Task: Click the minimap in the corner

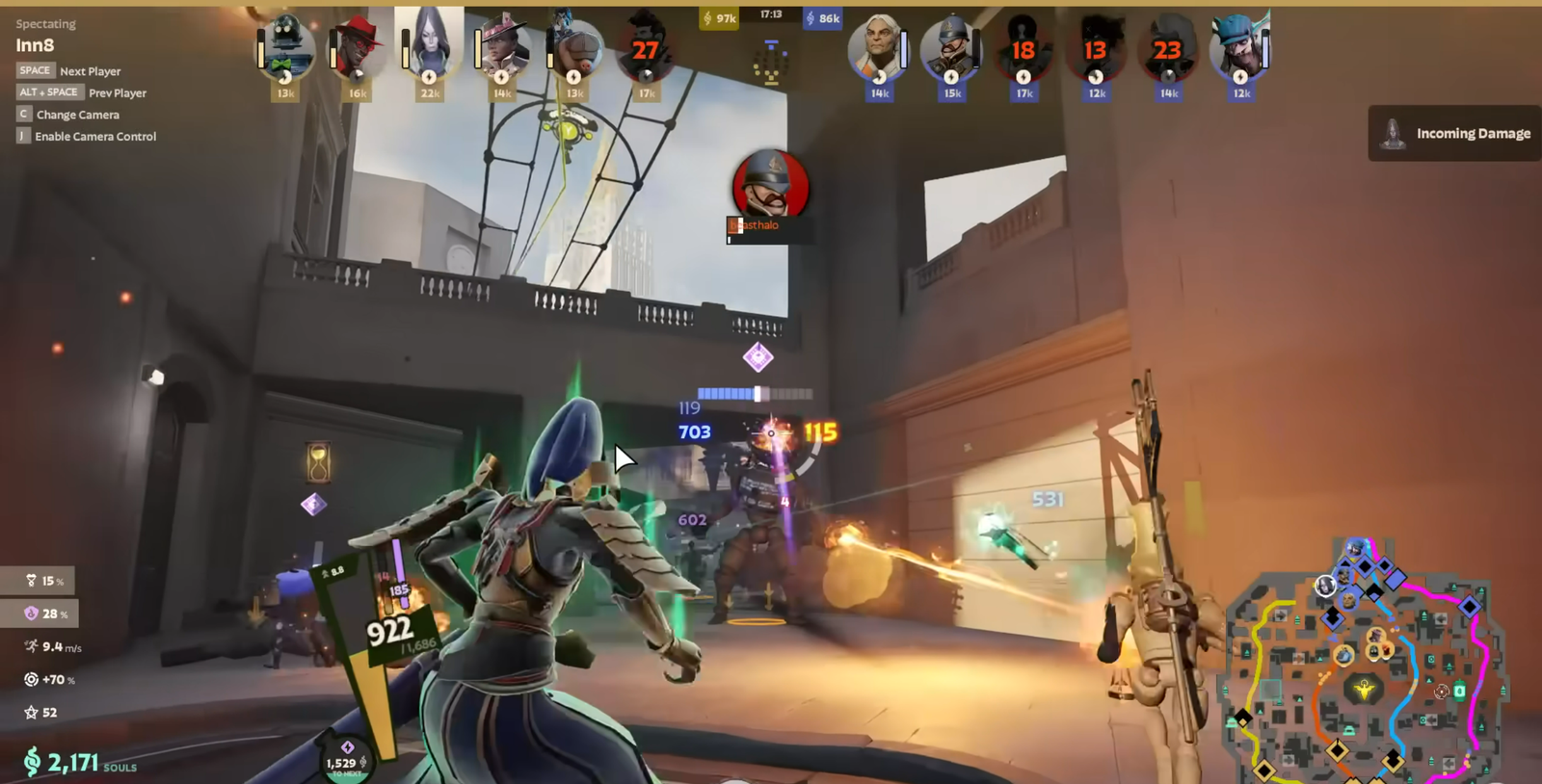Action: click(1365, 665)
